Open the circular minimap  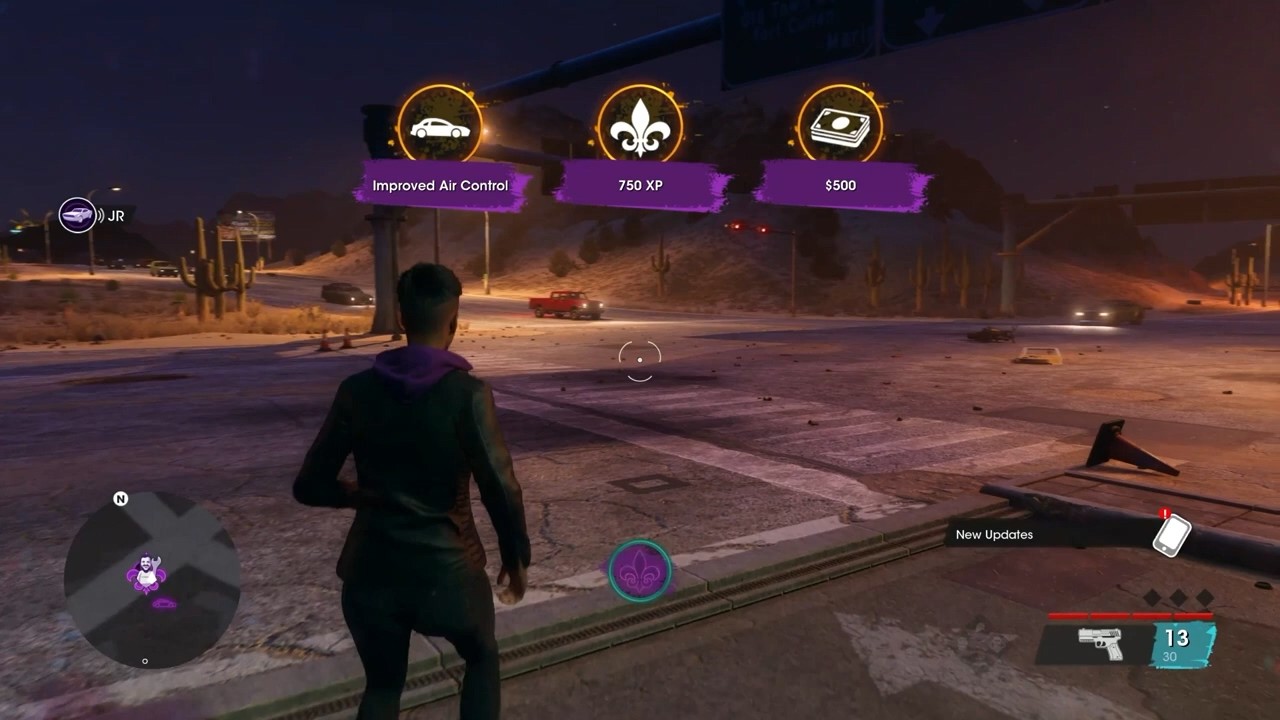(x=152, y=580)
